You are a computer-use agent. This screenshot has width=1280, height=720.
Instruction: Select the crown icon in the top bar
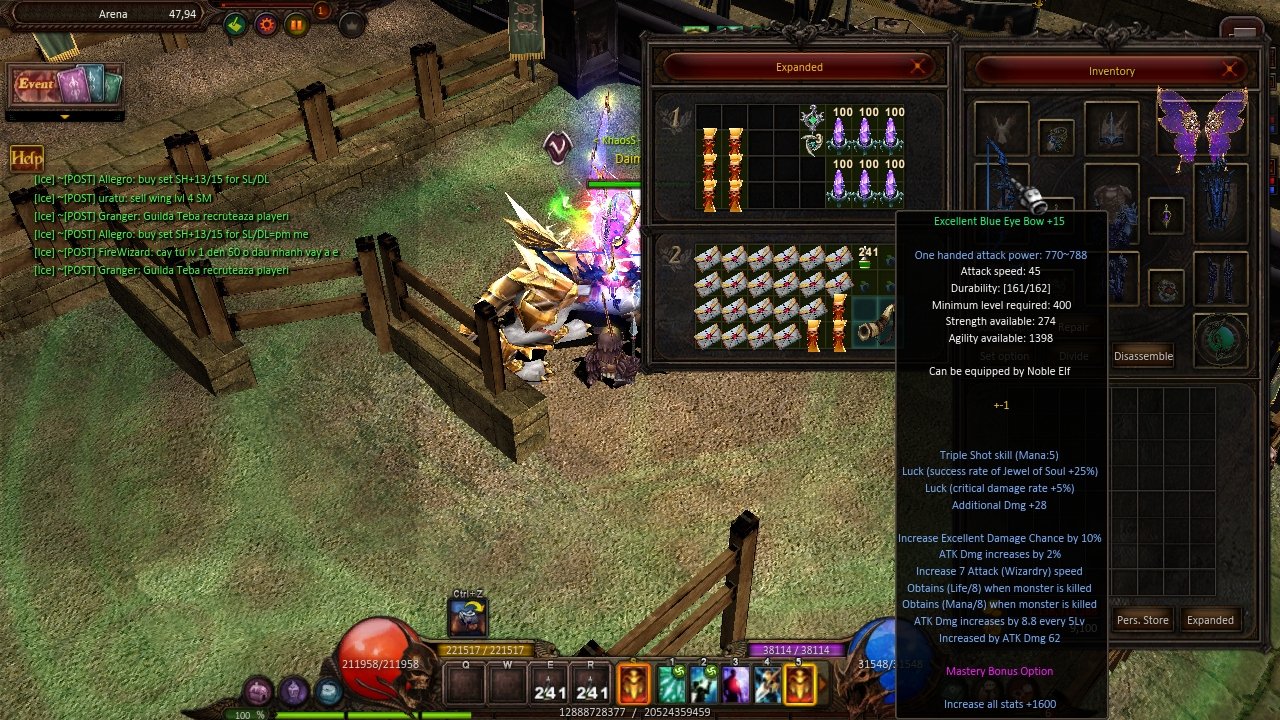click(351, 25)
